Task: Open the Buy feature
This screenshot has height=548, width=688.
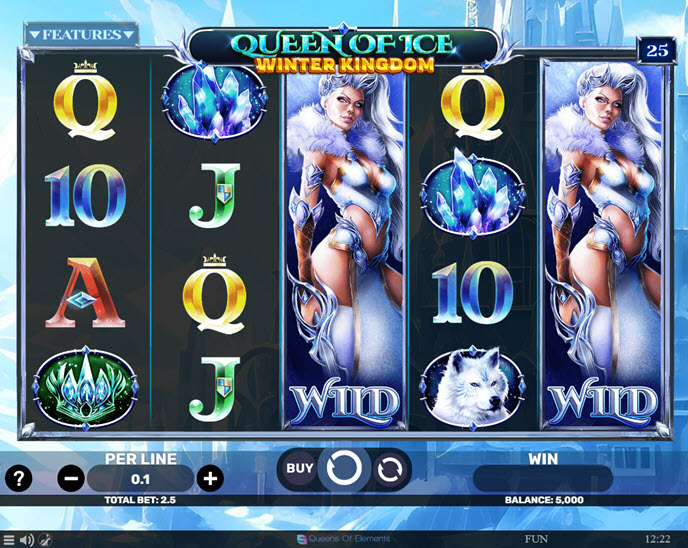Action: [300, 467]
